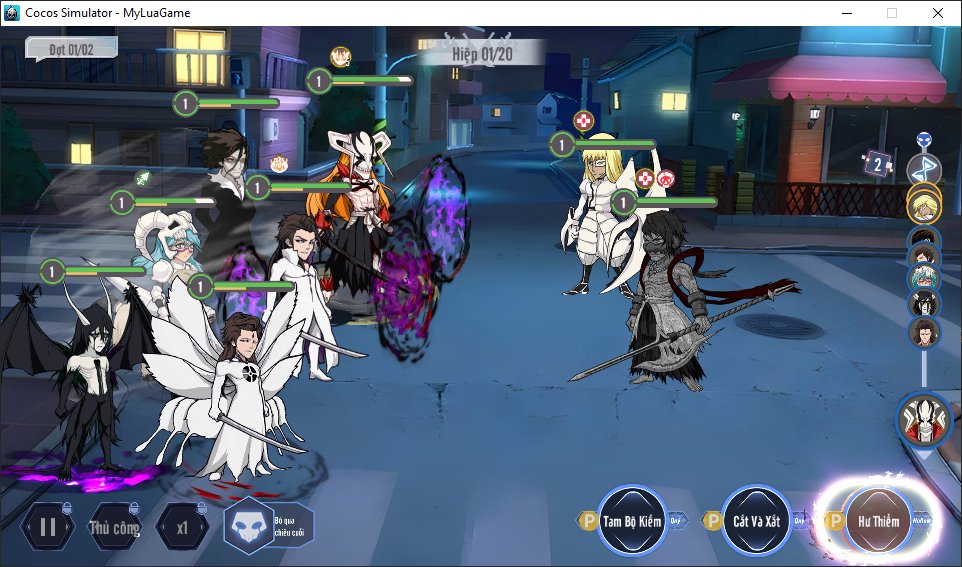Toggle the Thủ công manual mode button
This screenshot has width=962, height=567.
click(x=114, y=527)
